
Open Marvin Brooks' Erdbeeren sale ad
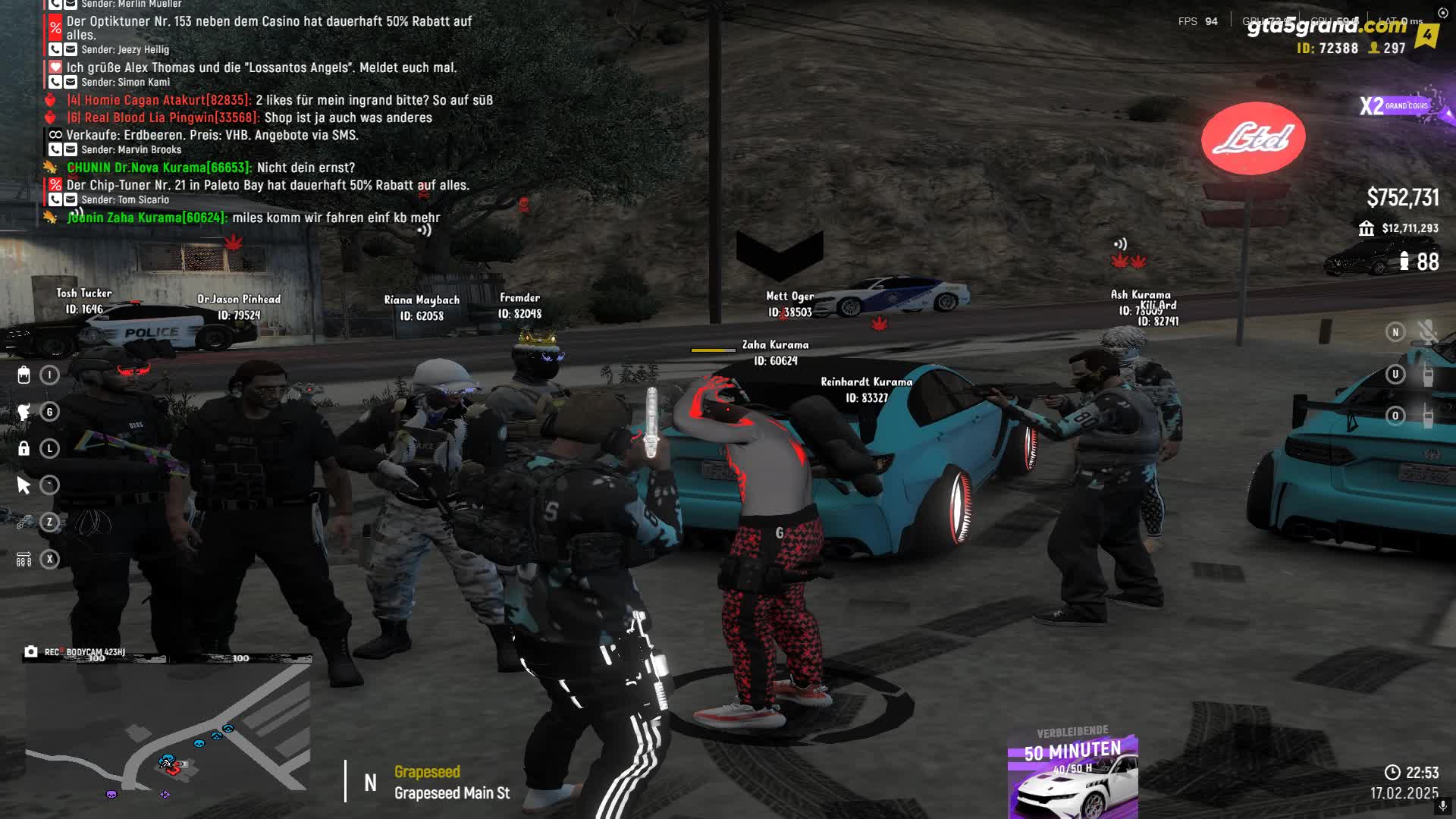[212, 135]
